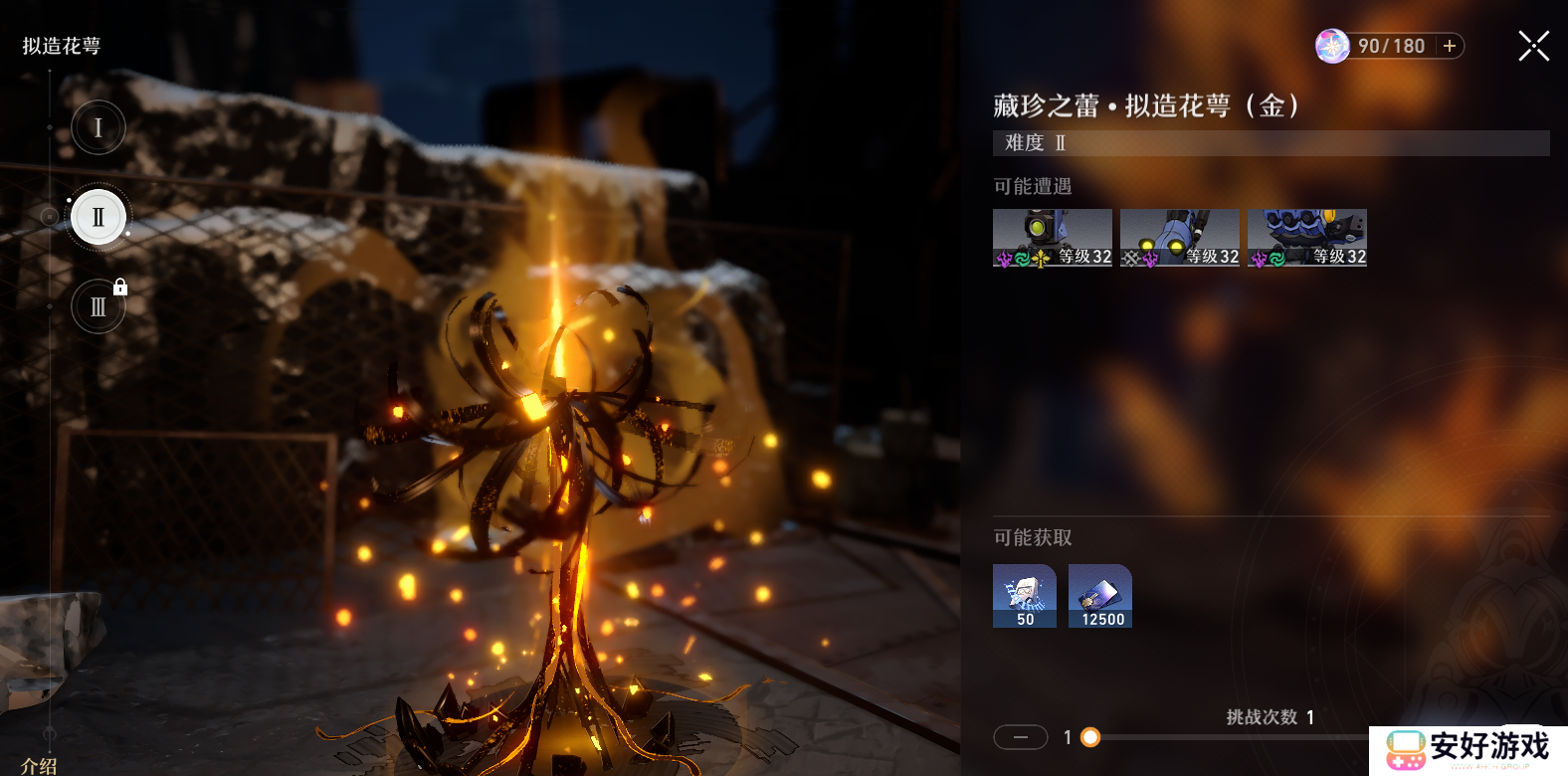Choose the locked difficulty III

click(98, 306)
